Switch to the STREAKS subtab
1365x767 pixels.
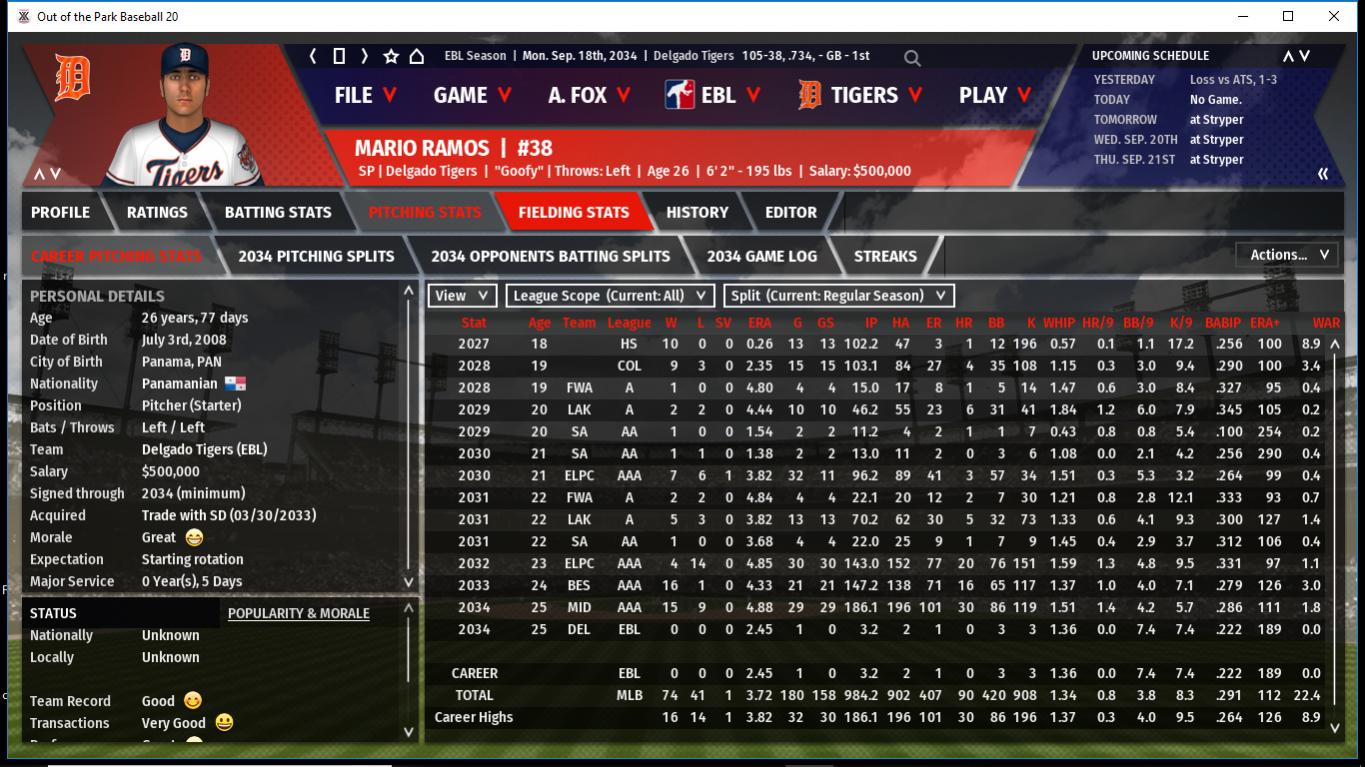(885, 256)
